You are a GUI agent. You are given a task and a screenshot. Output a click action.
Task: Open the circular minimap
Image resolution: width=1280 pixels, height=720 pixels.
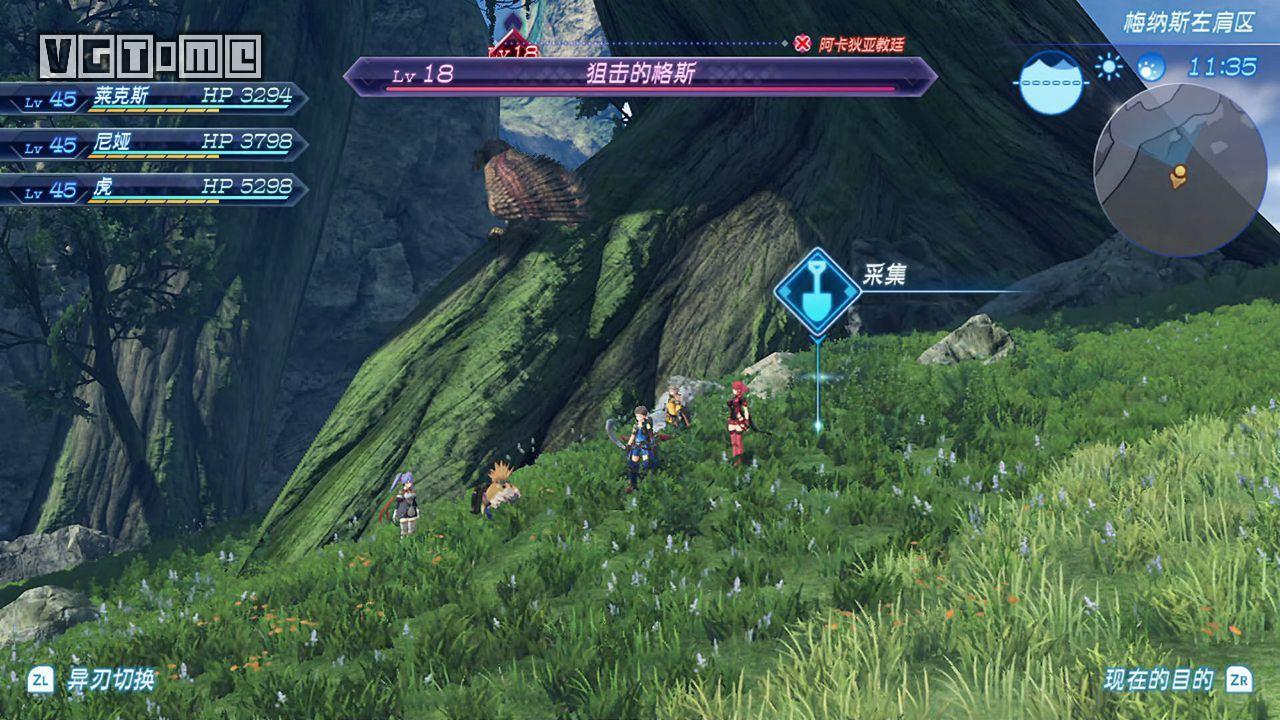(1179, 171)
